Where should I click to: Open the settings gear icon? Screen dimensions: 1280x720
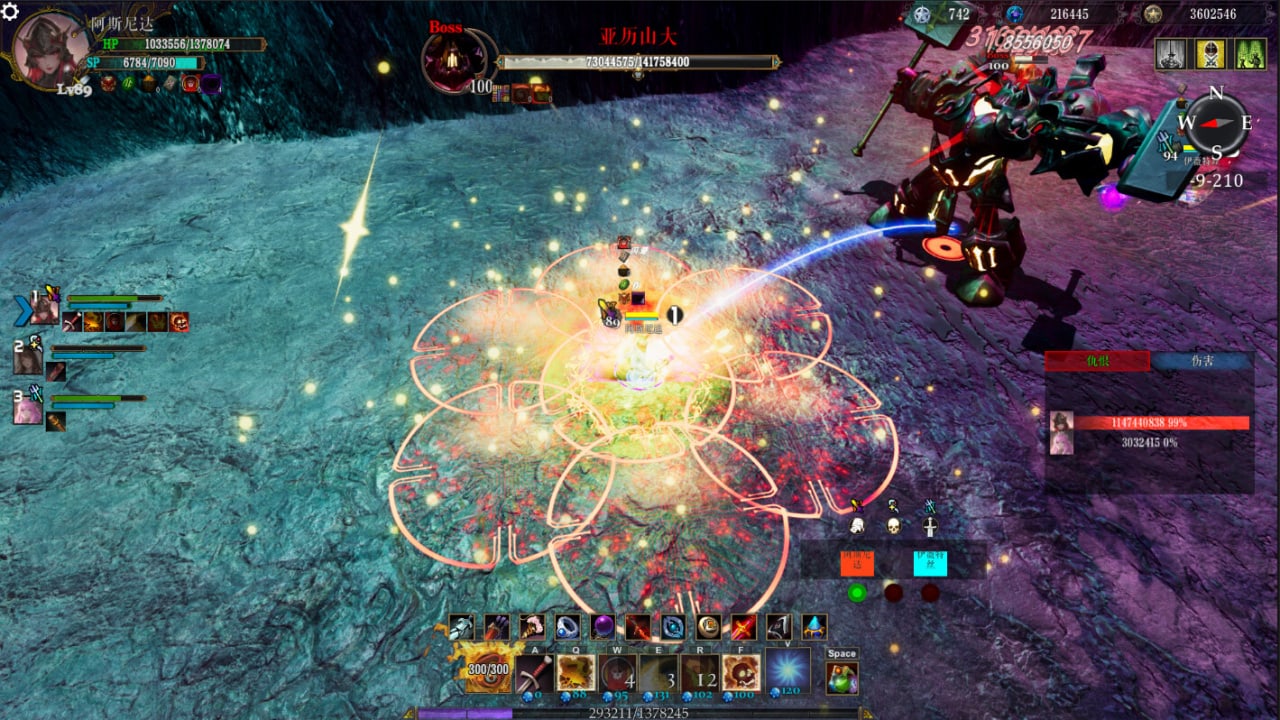pyautogui.click(x=11, y=12)
